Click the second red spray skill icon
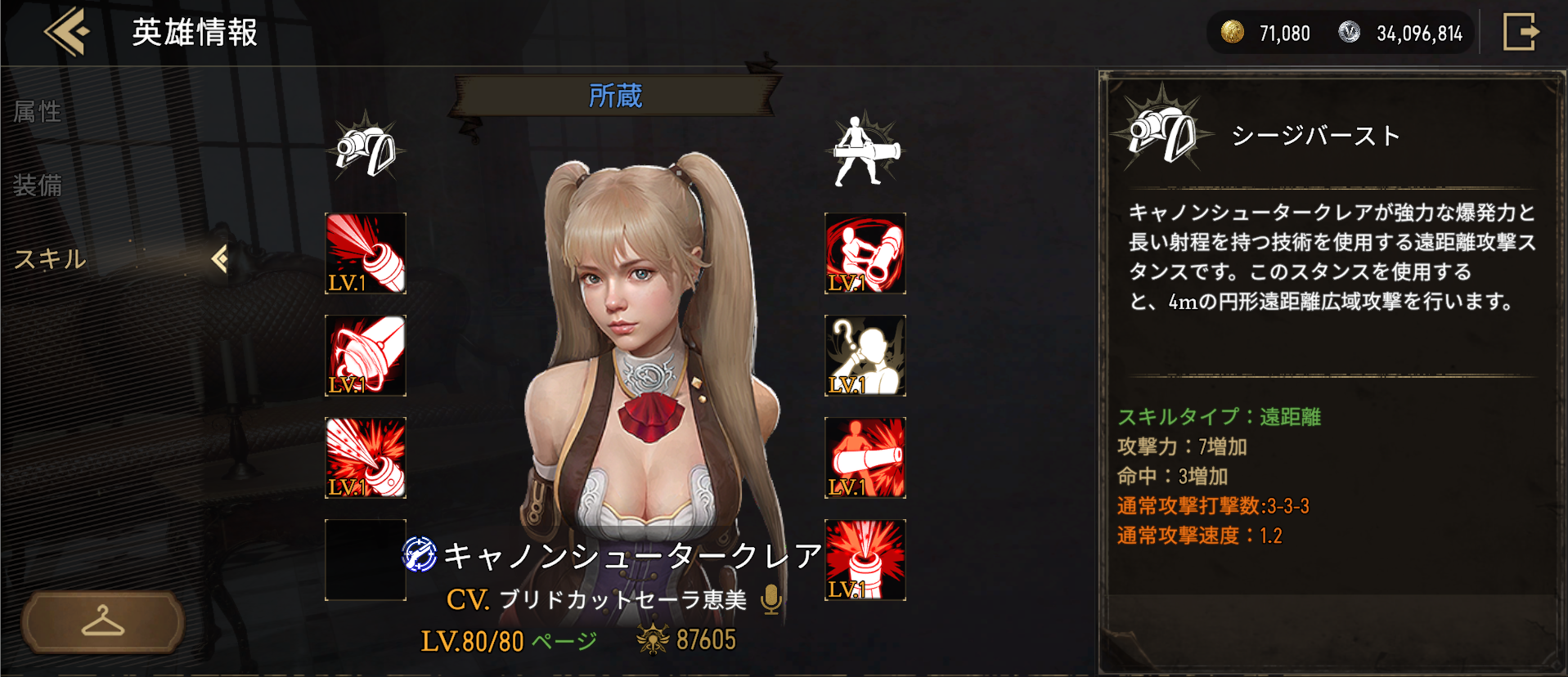The width and height of the screenshot is (1568, 677). click(x=365, y=355)
